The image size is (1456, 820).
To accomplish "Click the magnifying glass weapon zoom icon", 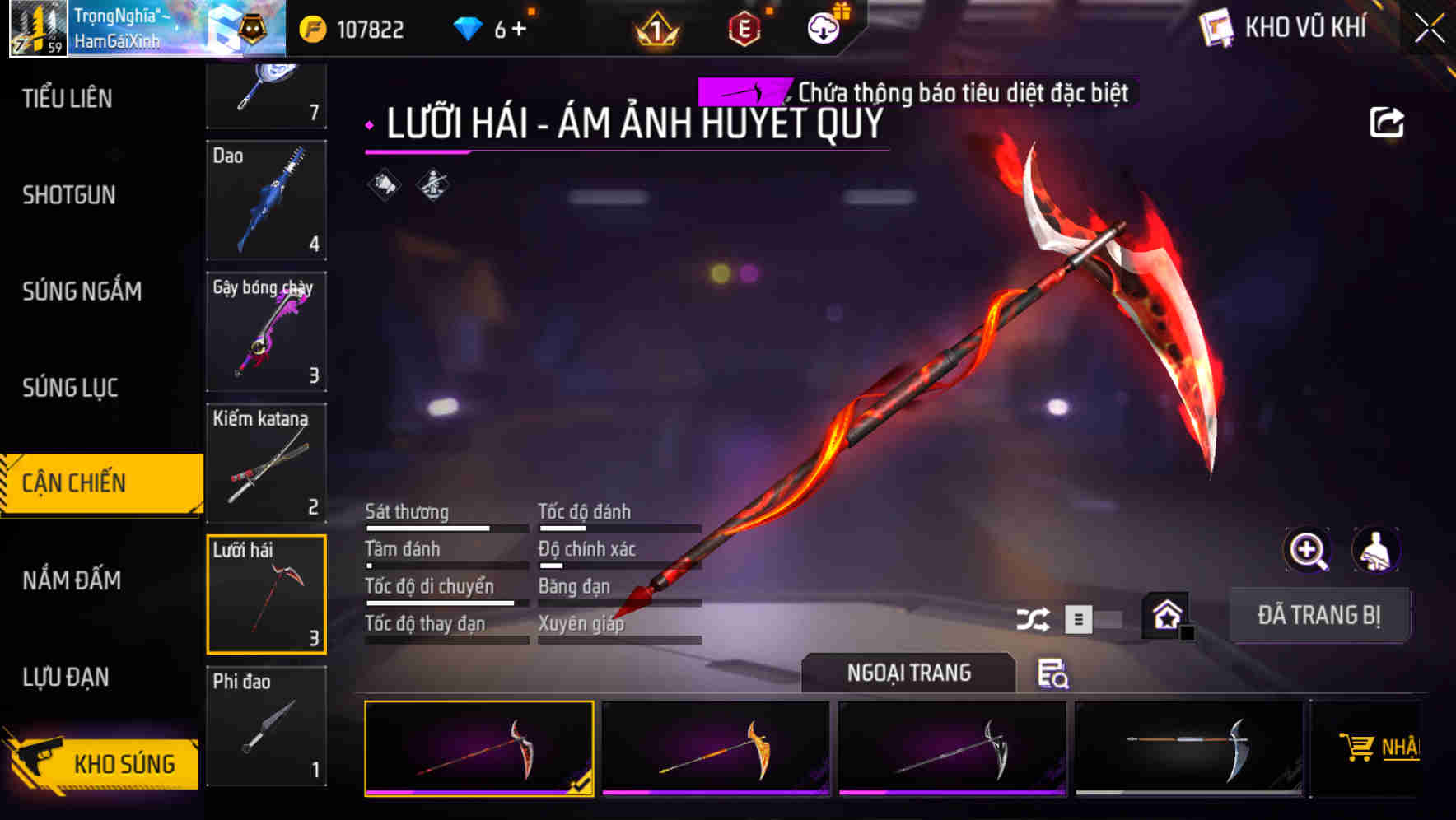I will coord(1306,550).
